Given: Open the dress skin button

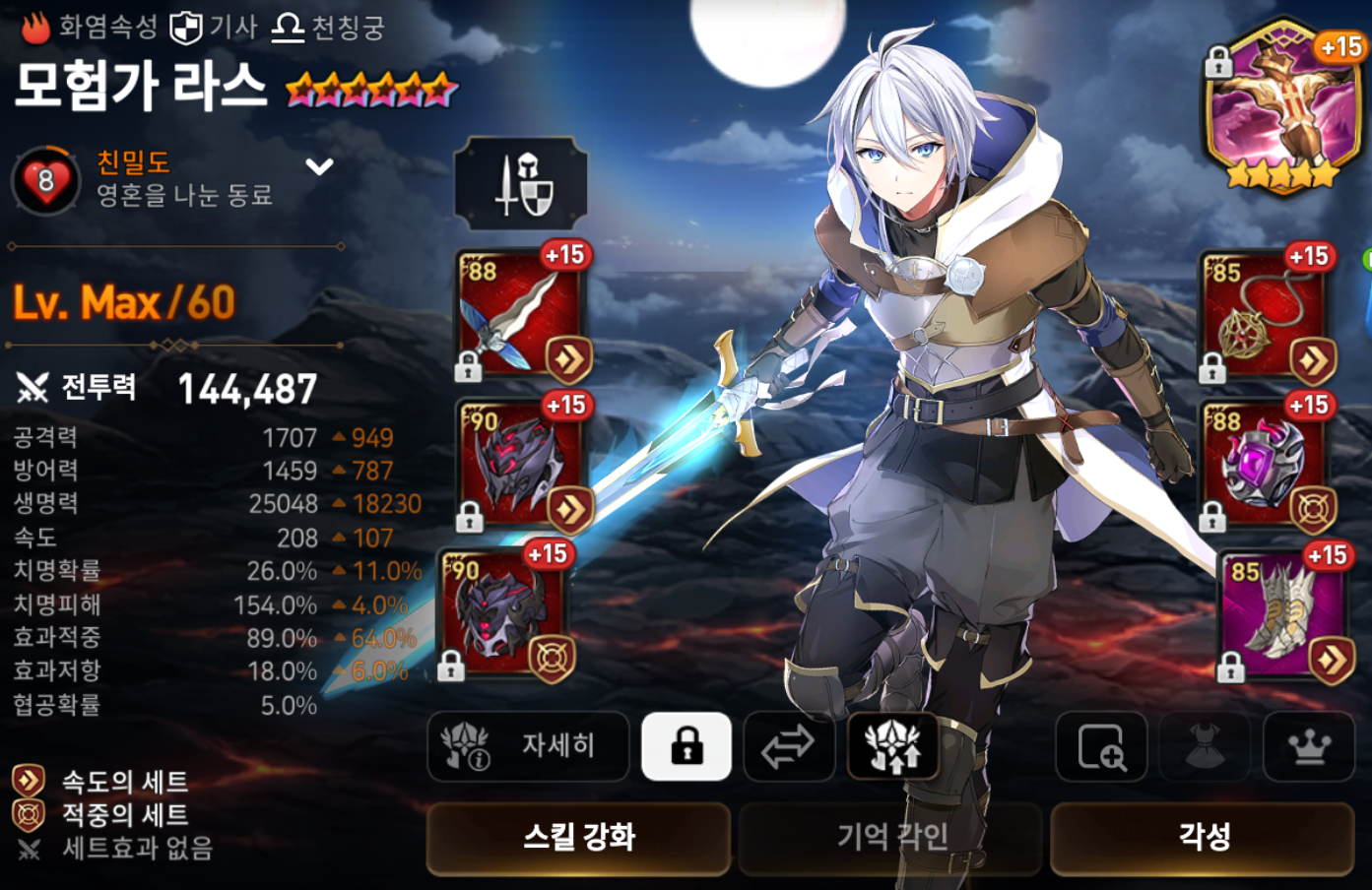Looking at the screenshot, I should [x=1205, y=746].
